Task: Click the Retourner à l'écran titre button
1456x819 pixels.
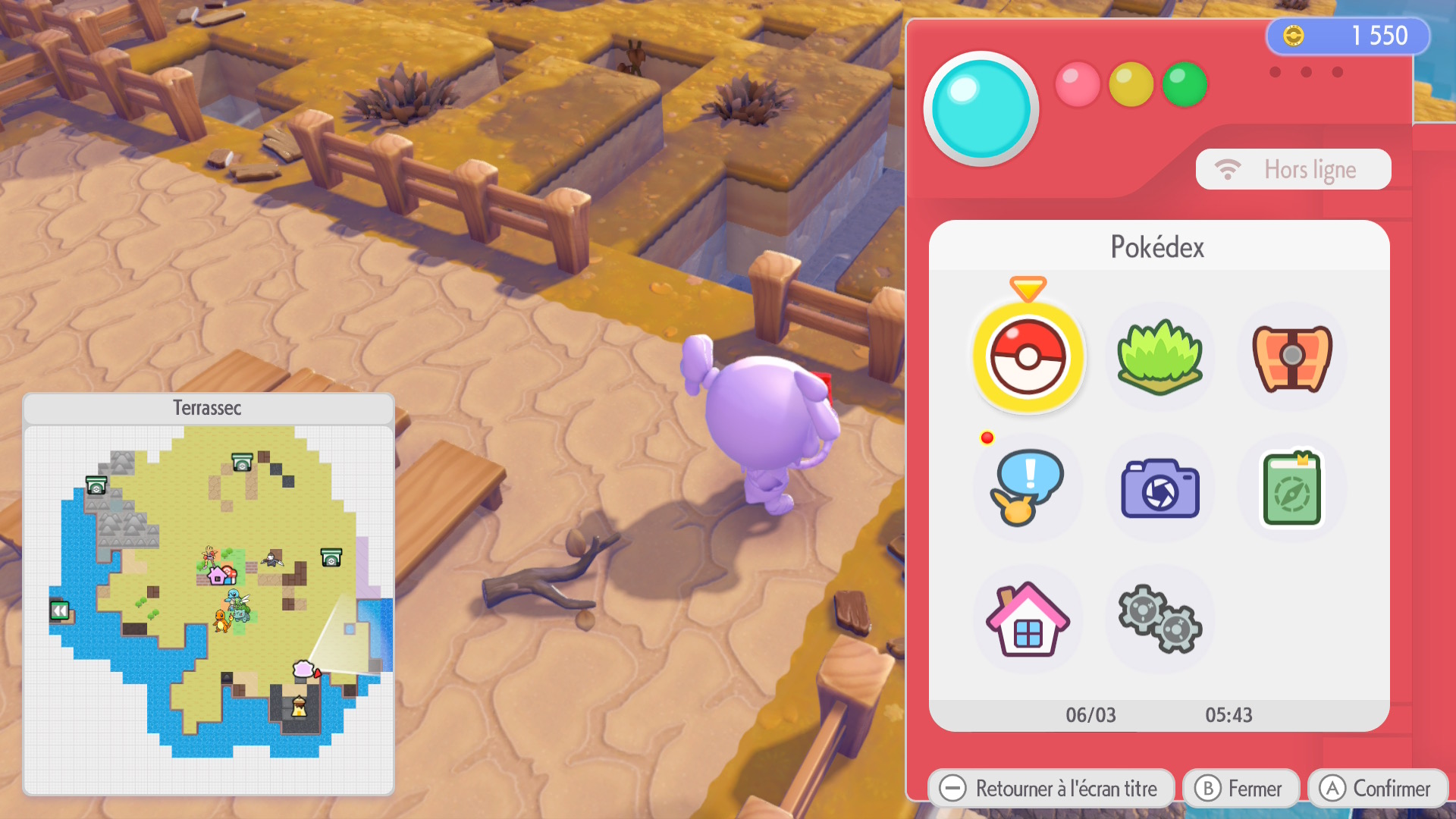Action: (x=1050, y=789)
